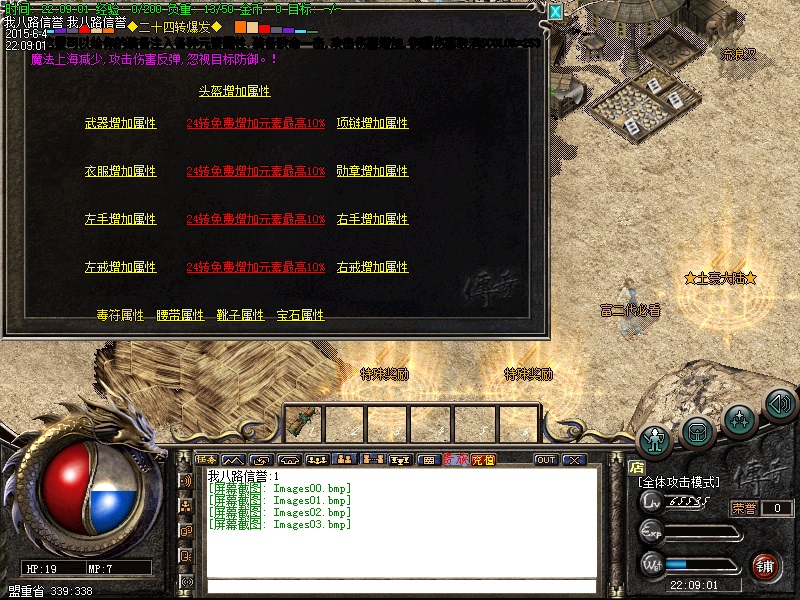Choose 宝石属性 gem attributes

(301, 315)
